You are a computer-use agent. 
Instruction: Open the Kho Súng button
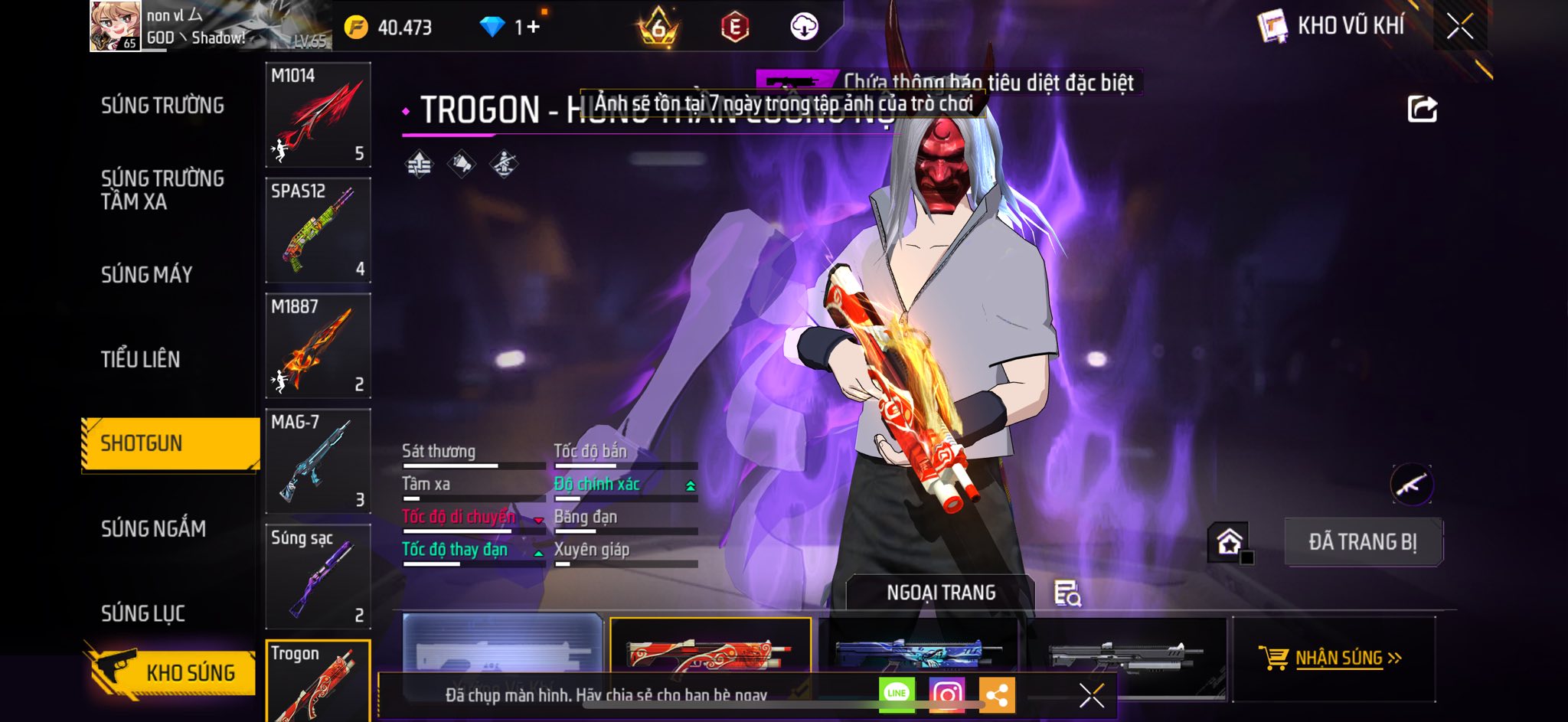(175, 672)
